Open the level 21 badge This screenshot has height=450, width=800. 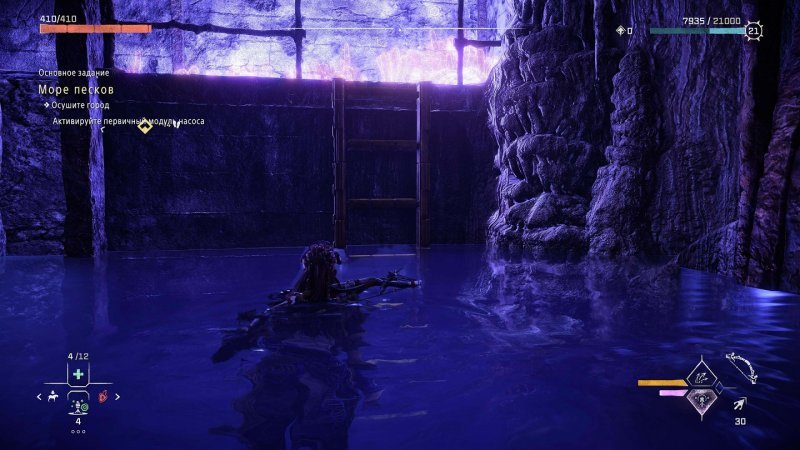tap(753, 31)
